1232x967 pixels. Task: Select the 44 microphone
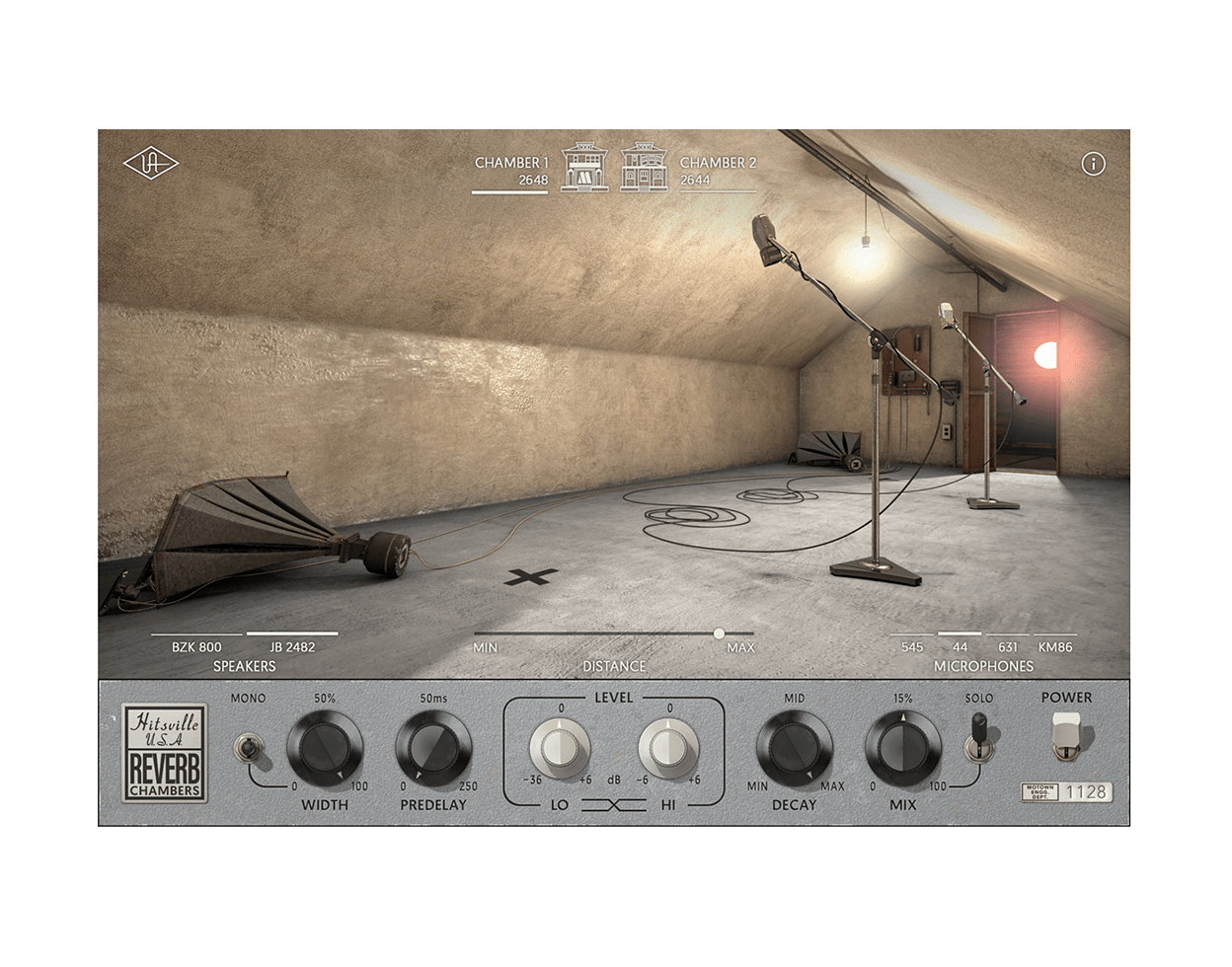pyautogui.click(x=960, y=647)
